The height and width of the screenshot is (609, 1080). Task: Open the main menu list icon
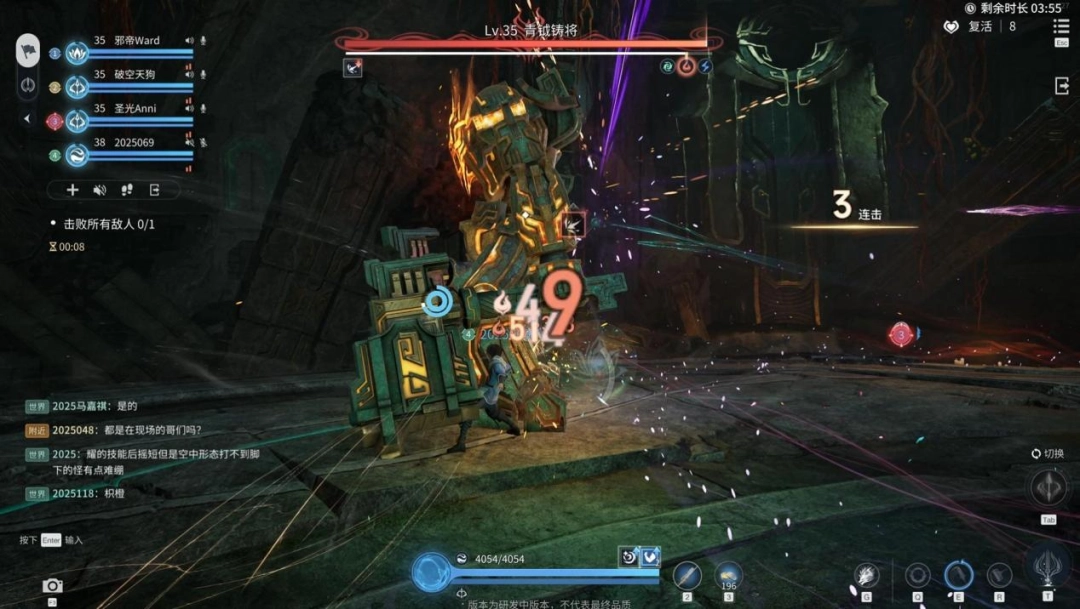click(x=1061, y=28)
